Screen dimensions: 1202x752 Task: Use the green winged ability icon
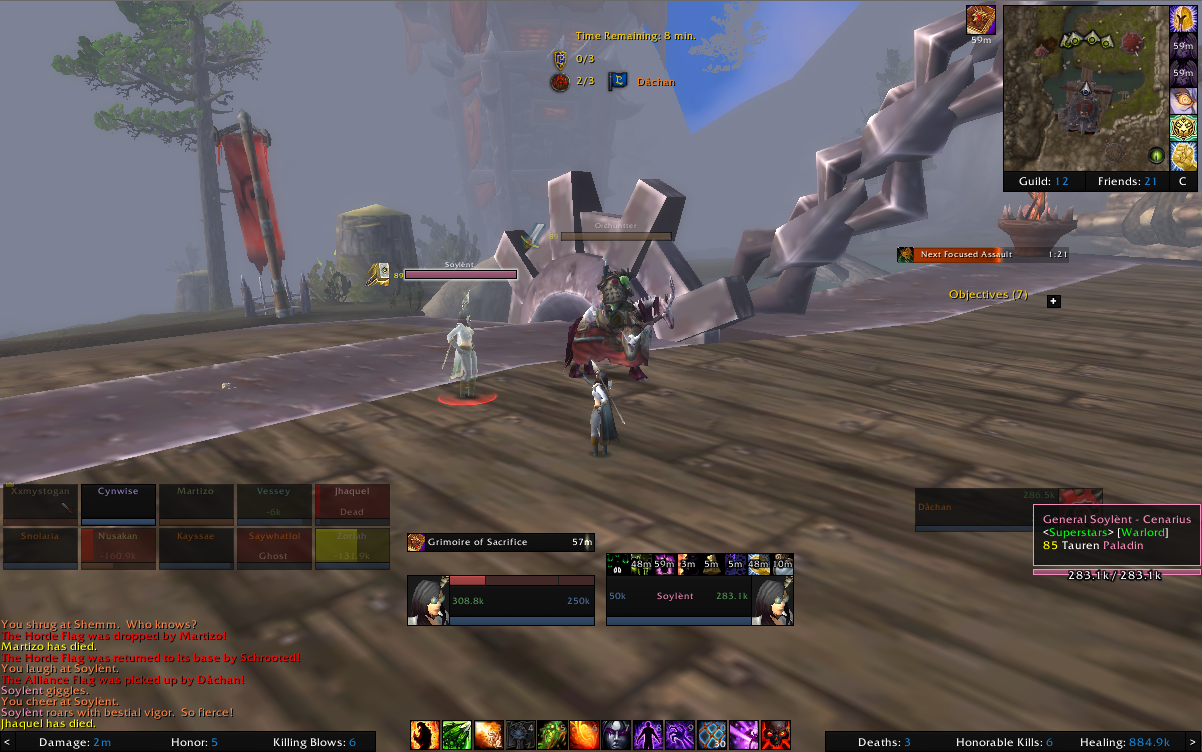pos(456,735)
